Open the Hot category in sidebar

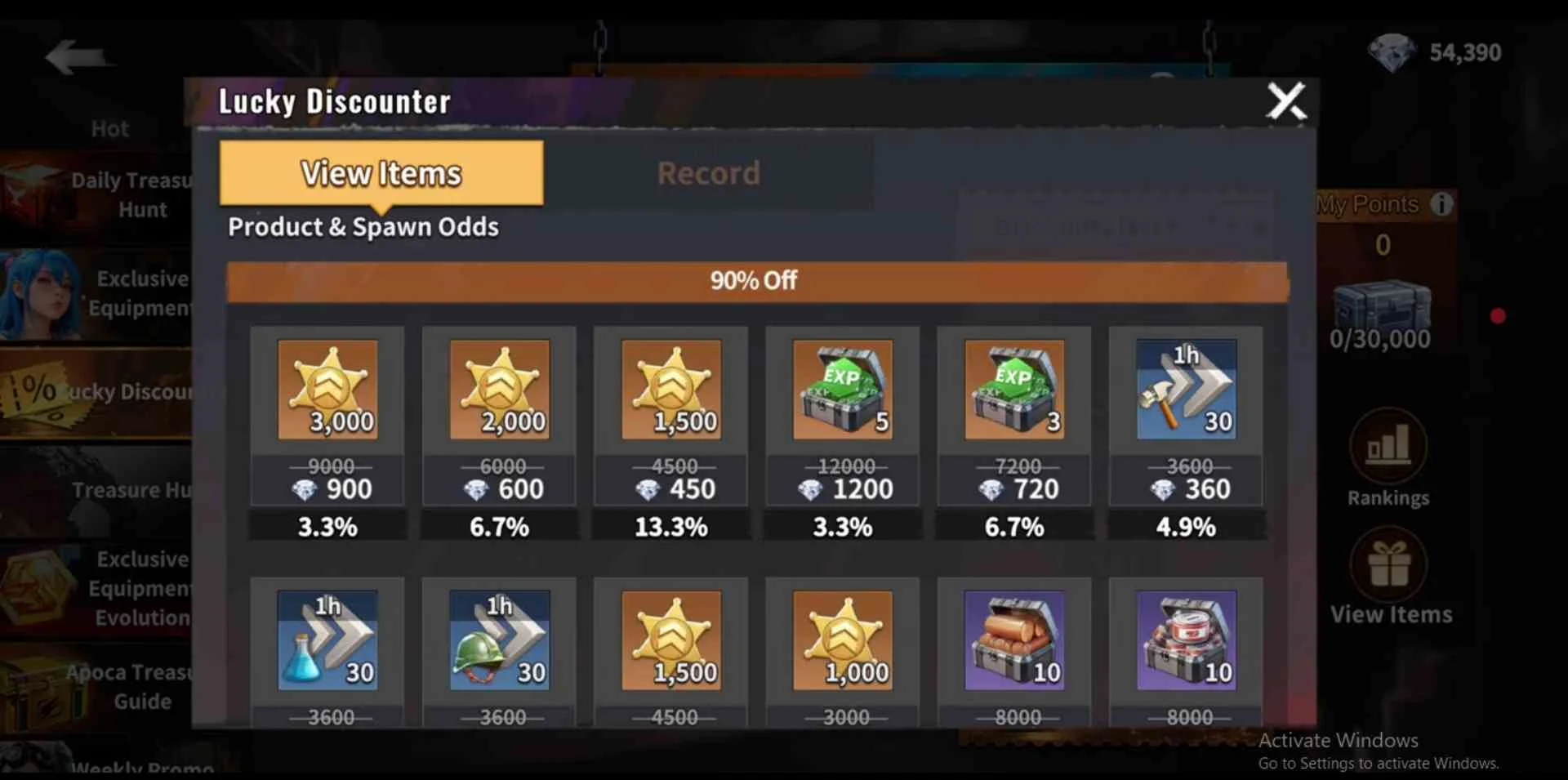tap(109, 129)
